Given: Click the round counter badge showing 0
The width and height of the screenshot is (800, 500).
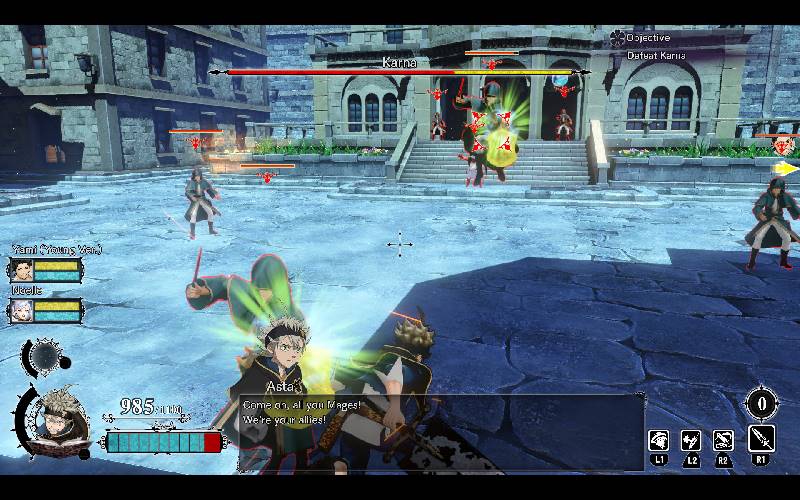Looking at the screenshot, I should [x=762, y=404].
